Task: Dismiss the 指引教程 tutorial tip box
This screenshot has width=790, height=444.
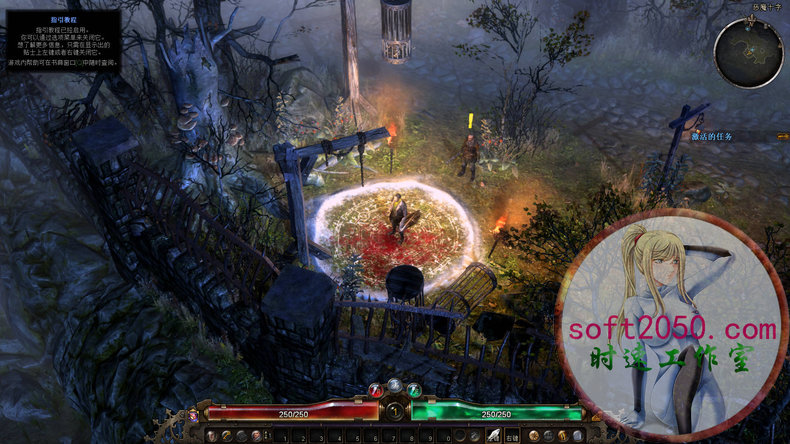Action: coord(63,40)
